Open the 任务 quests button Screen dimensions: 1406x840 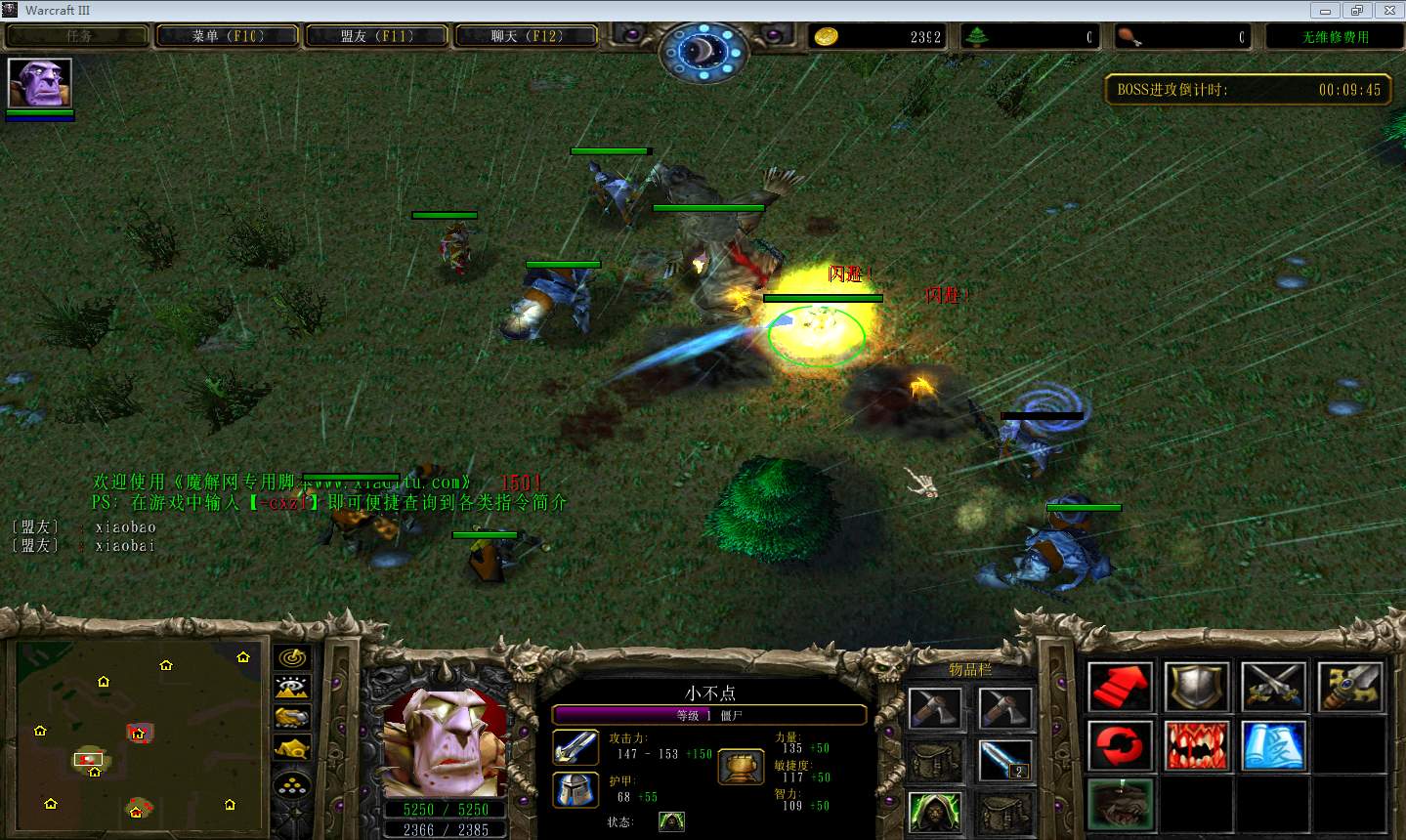click(78, 36)
